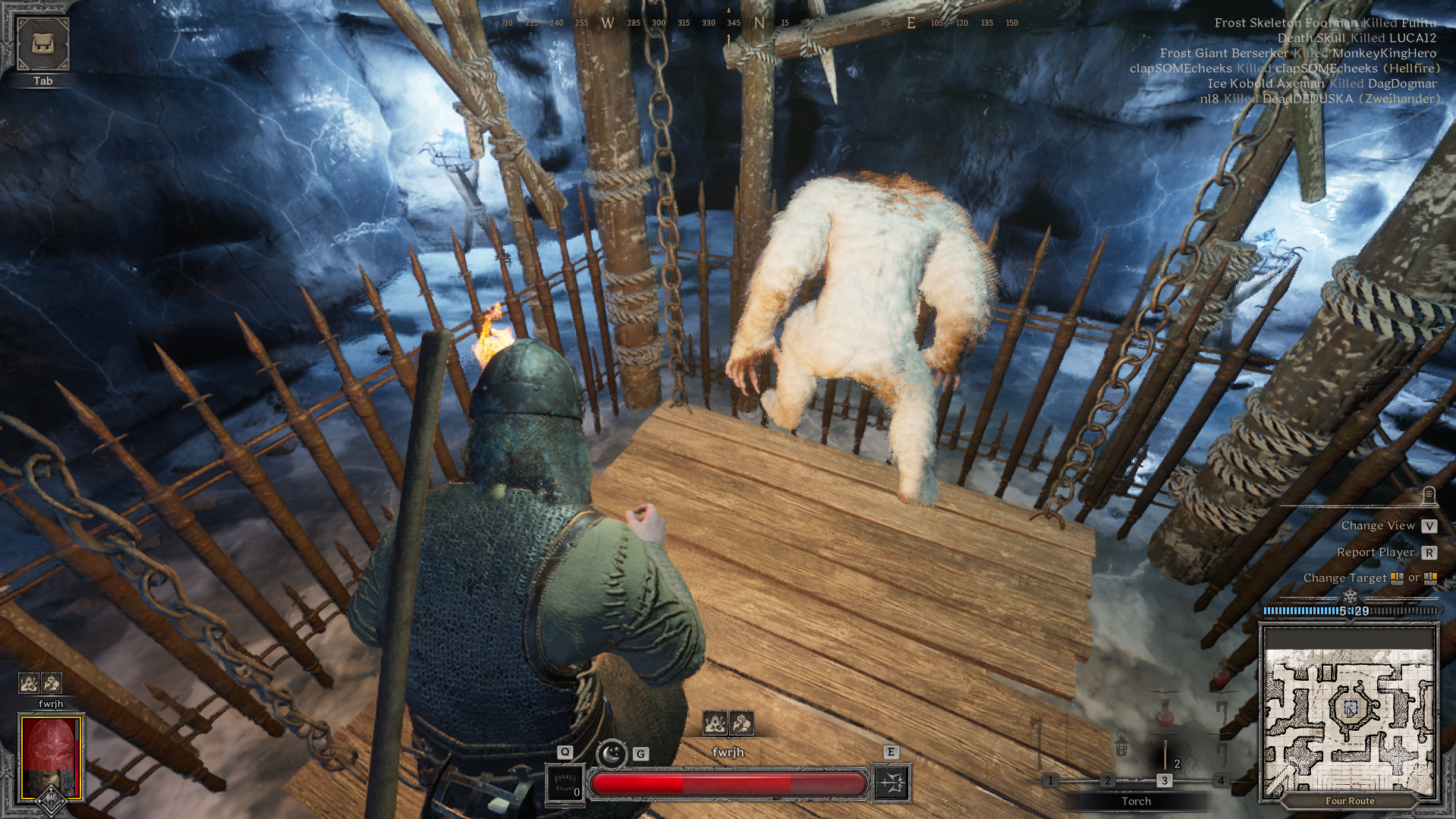Select the lantern in quick slot 2
1456x819 pixels.
1121,745
